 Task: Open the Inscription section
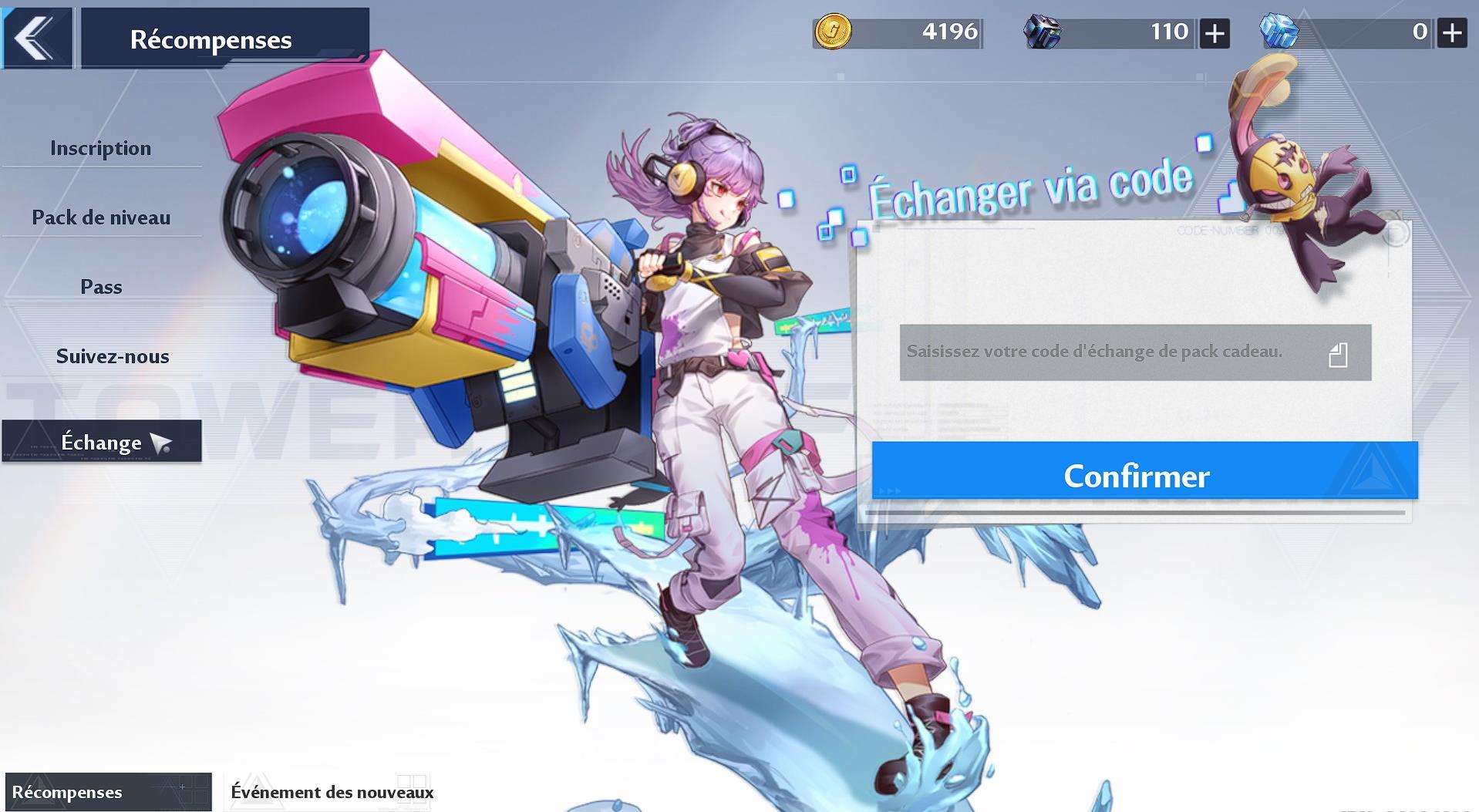point(100,147)
